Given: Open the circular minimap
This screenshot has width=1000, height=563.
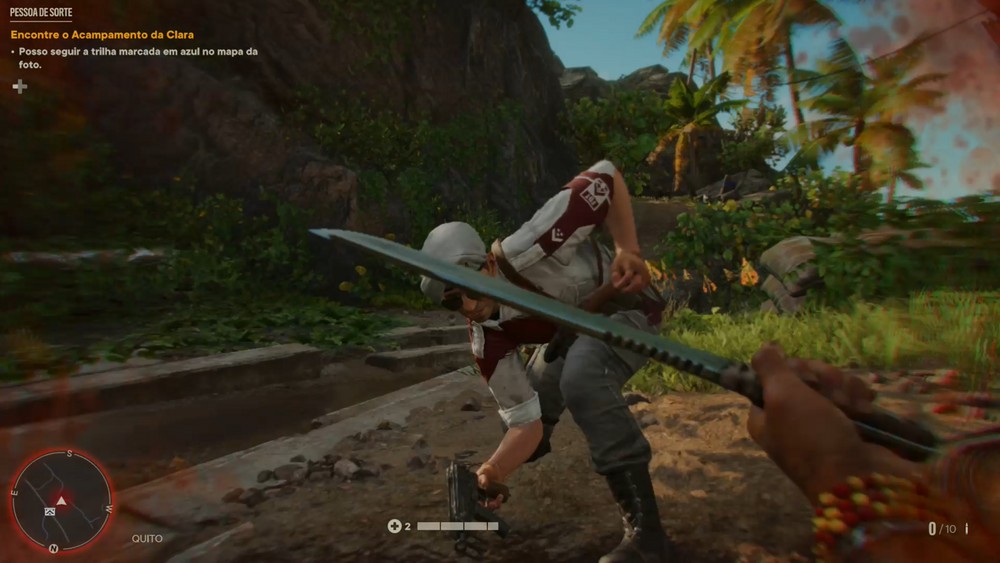Looking at the screenshot, I should click(x=61, y=500).
